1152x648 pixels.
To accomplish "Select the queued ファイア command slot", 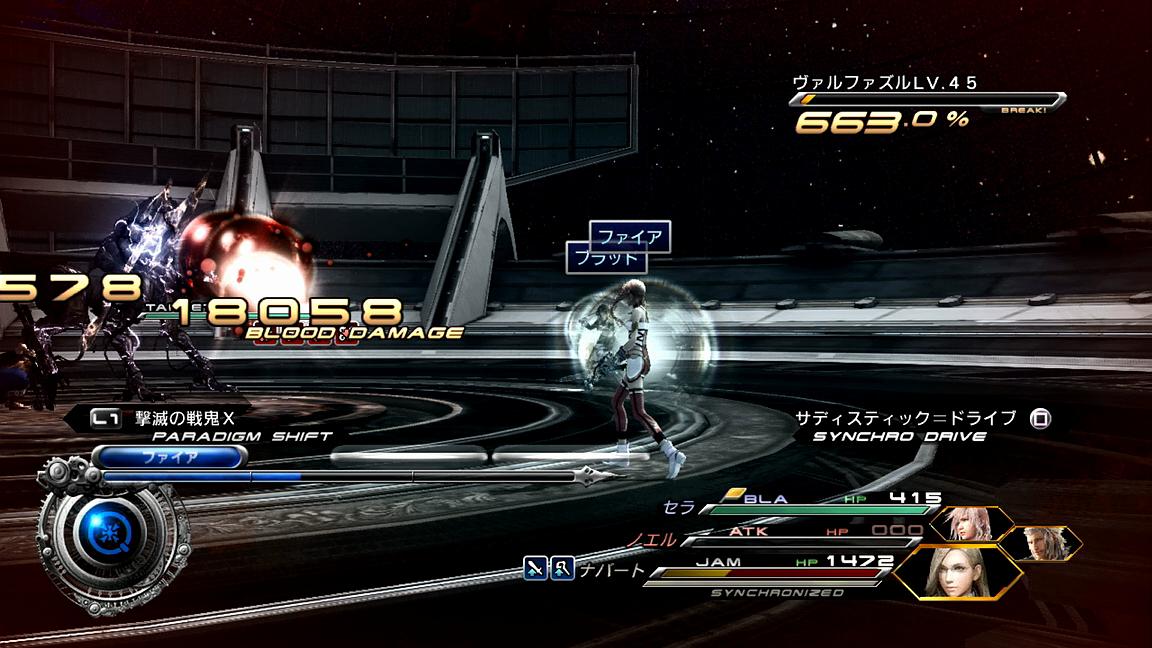I will tap(169, 457).
